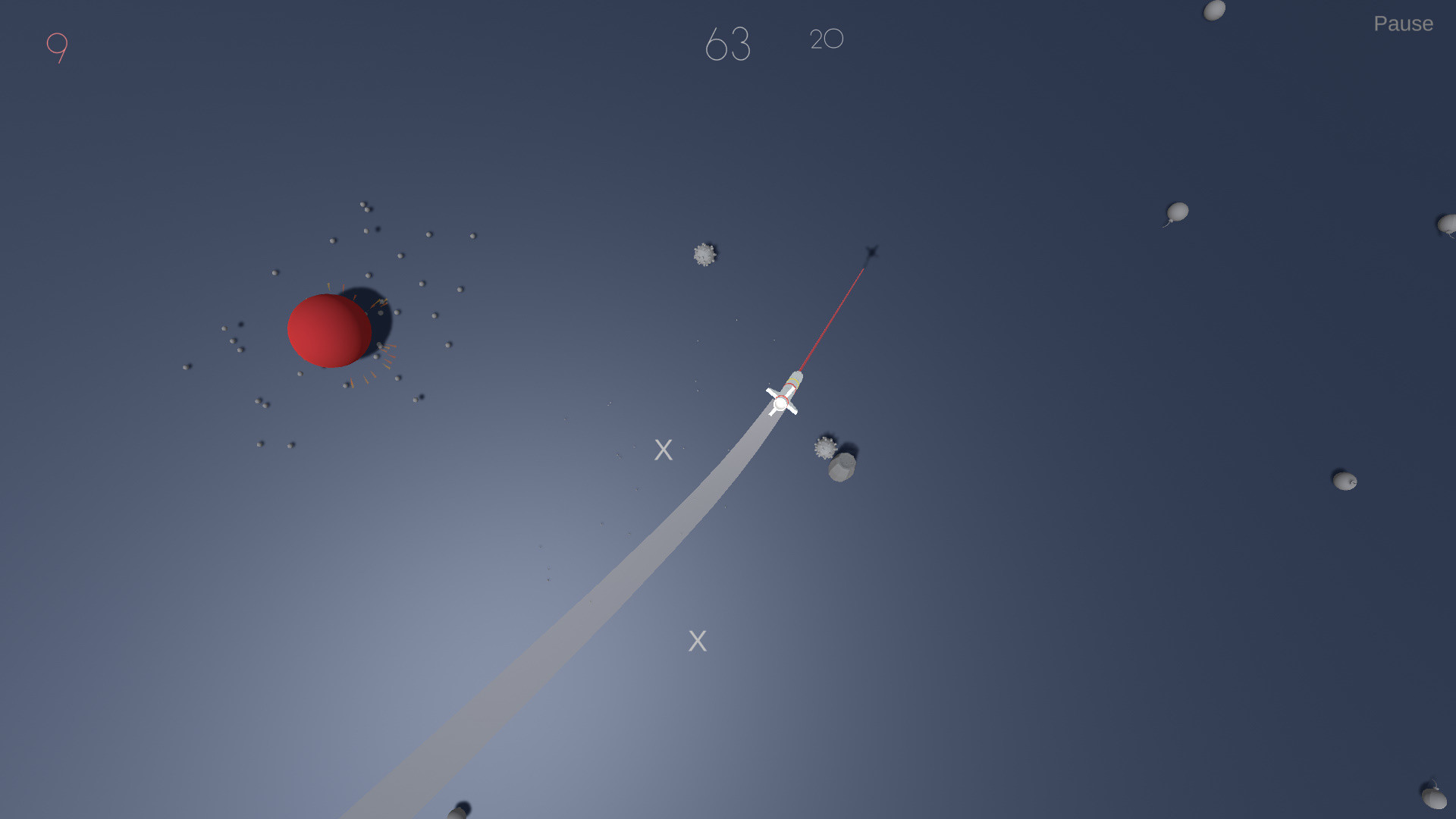1456x819 pixels.
Task: Click the spiky mine beside the gray asteroid
Action: (x=824, y=449)
